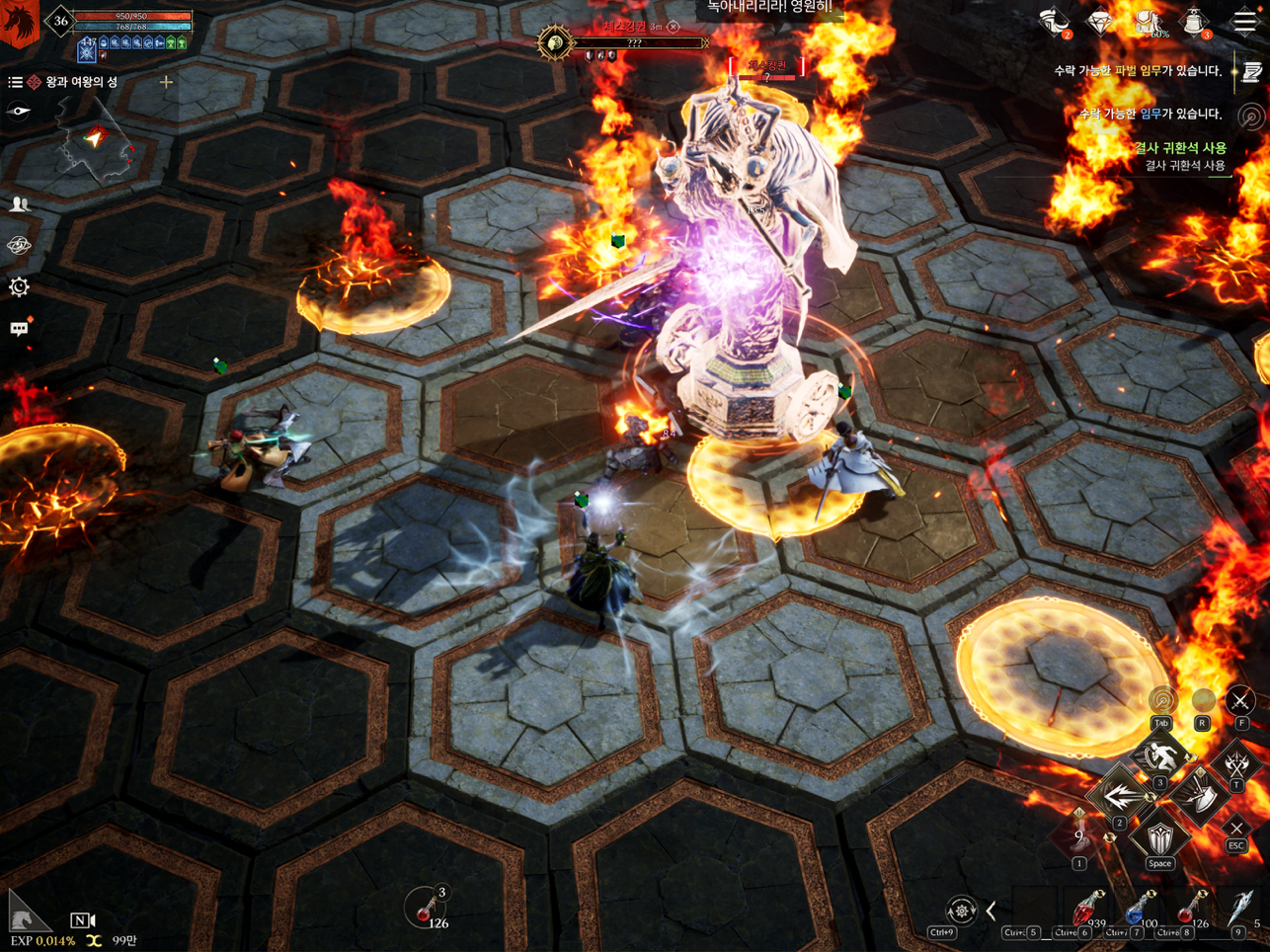Toggle the eye view icon

click(19, 112)
